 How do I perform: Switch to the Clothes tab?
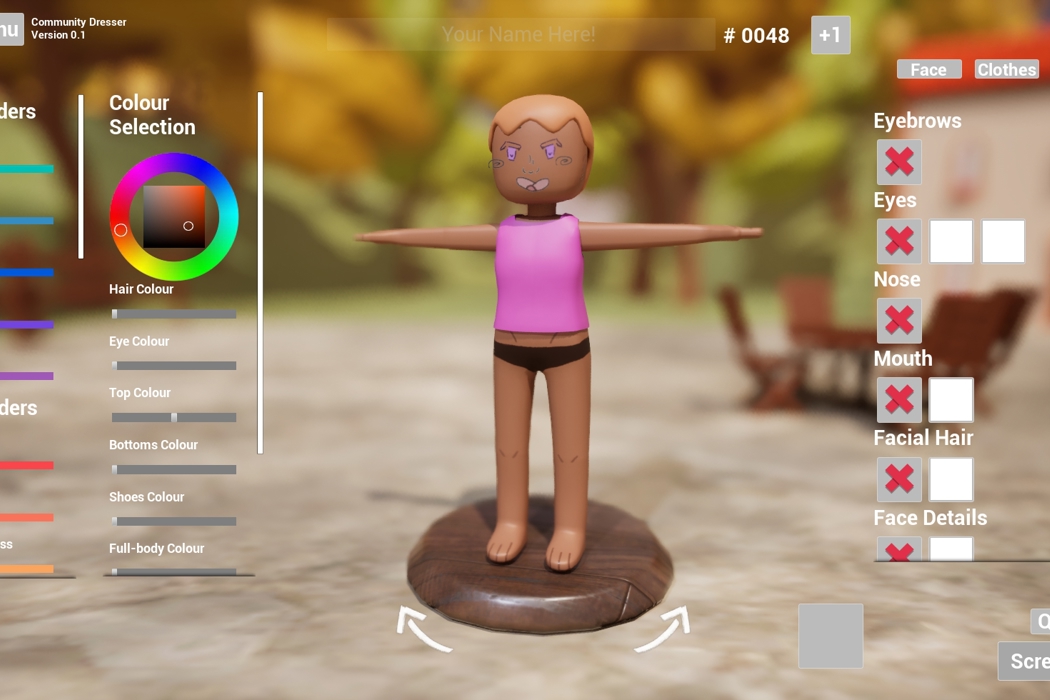point(1006,69)
